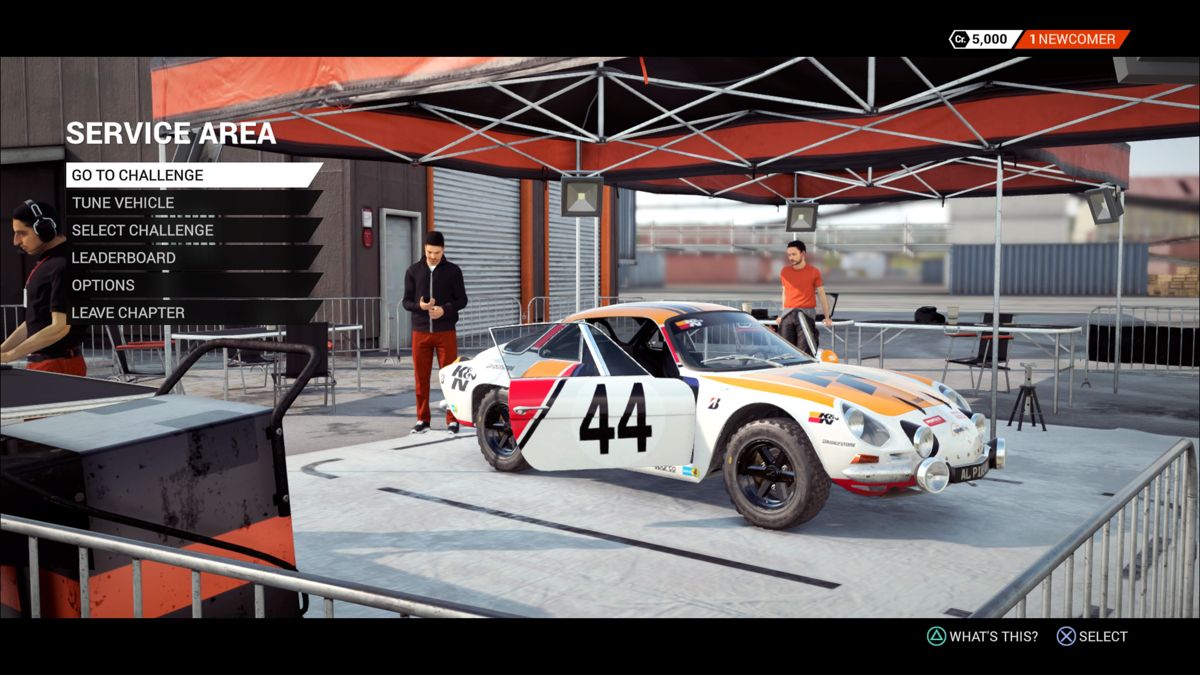Choose Leave Chapter
The height and width of the screenshot is (675, 1200).
point(128,313)
